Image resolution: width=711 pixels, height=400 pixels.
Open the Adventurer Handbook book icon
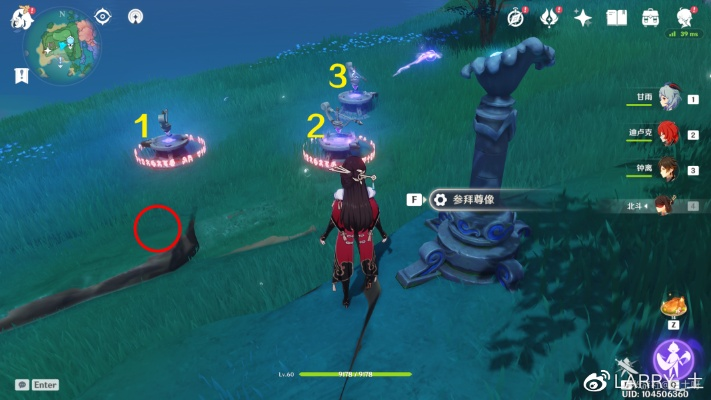tap(616, 17)
